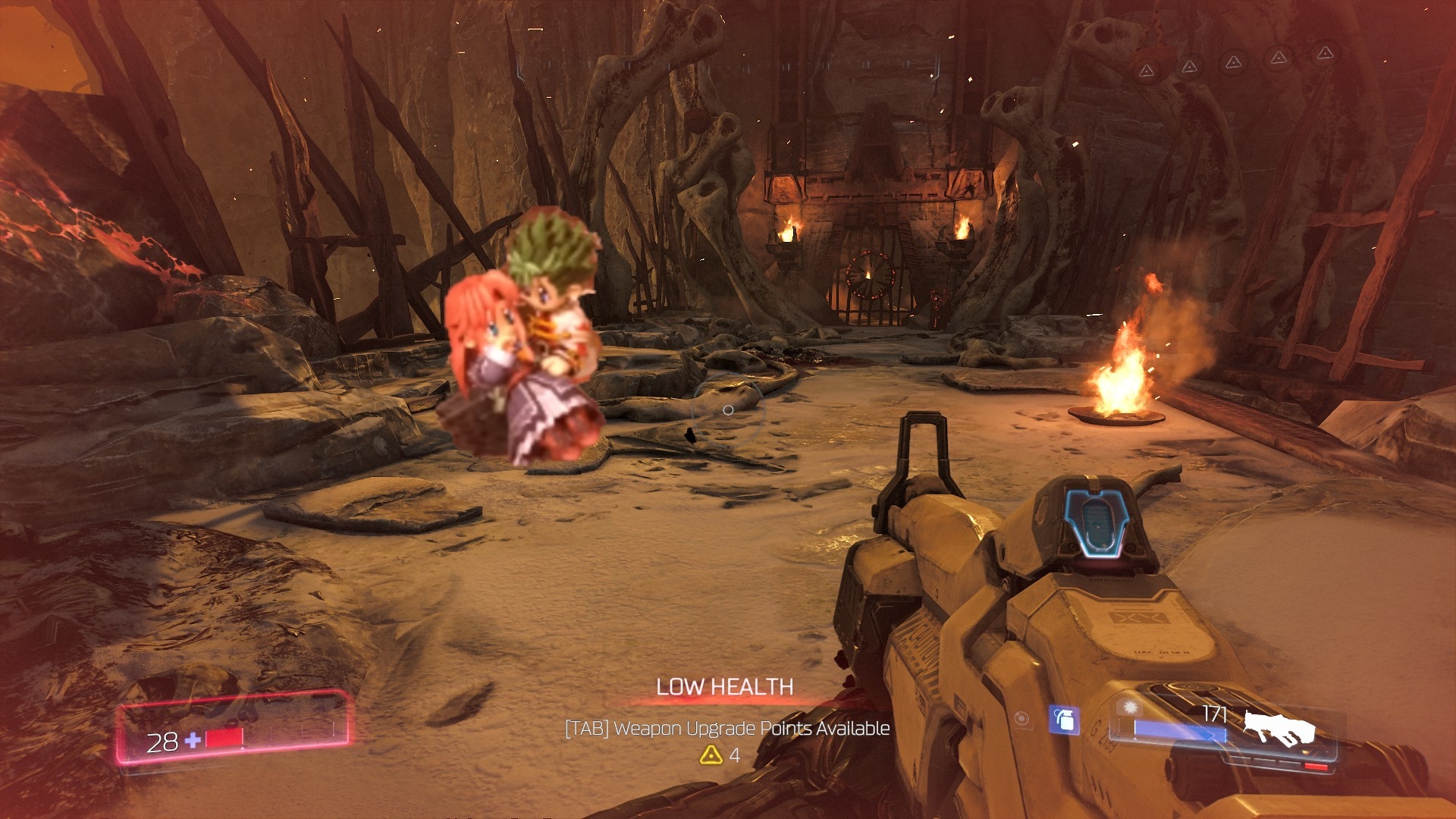Viewport: 1456px width, 819px height.
Task: Click the yellow weapon upgrade point token
Action: pos(711,755)
